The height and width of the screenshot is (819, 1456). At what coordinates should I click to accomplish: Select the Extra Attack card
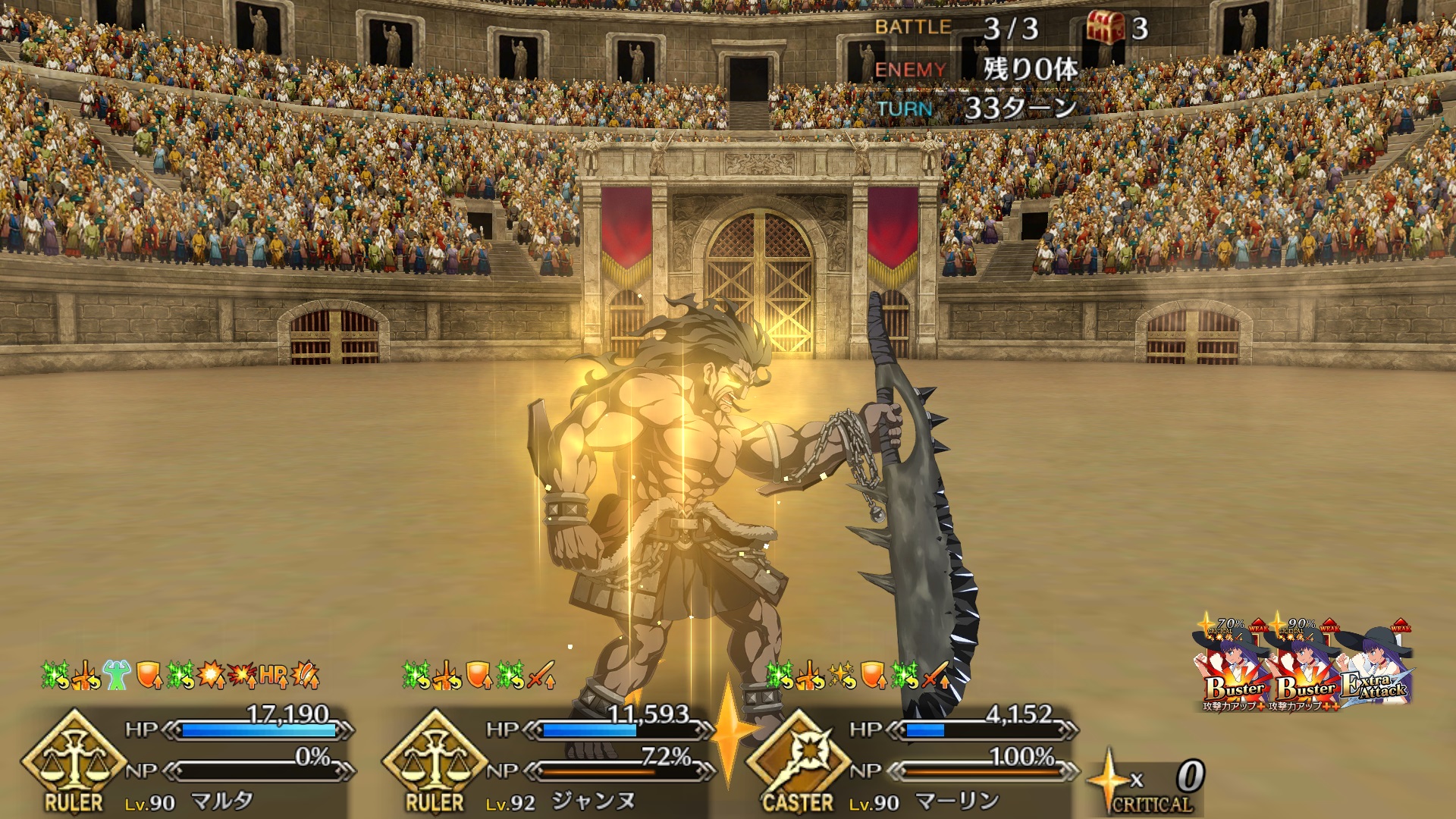pos(1376,669)
